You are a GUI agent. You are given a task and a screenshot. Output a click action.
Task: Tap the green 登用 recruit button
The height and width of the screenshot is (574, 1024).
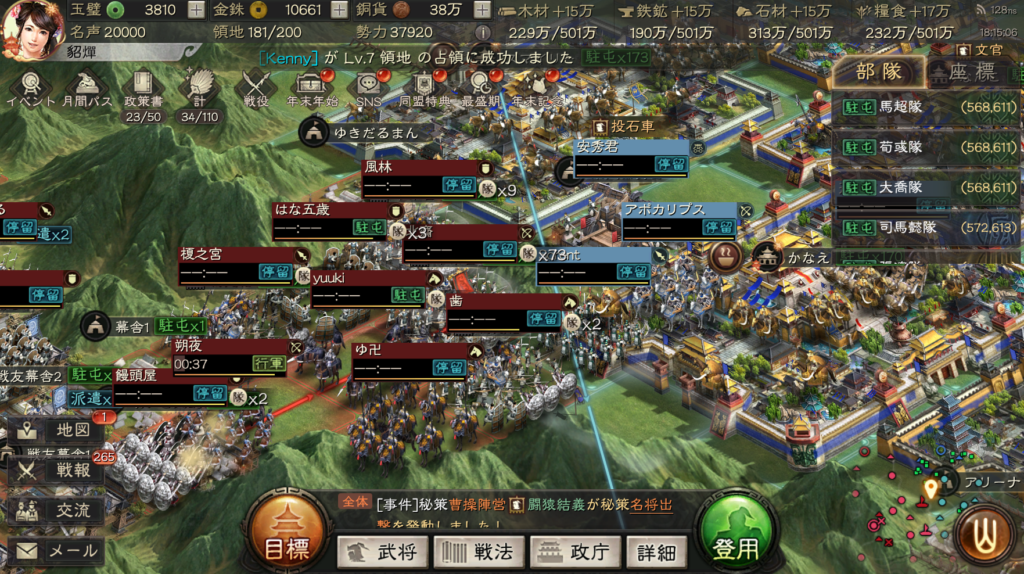tap(737, 538)
